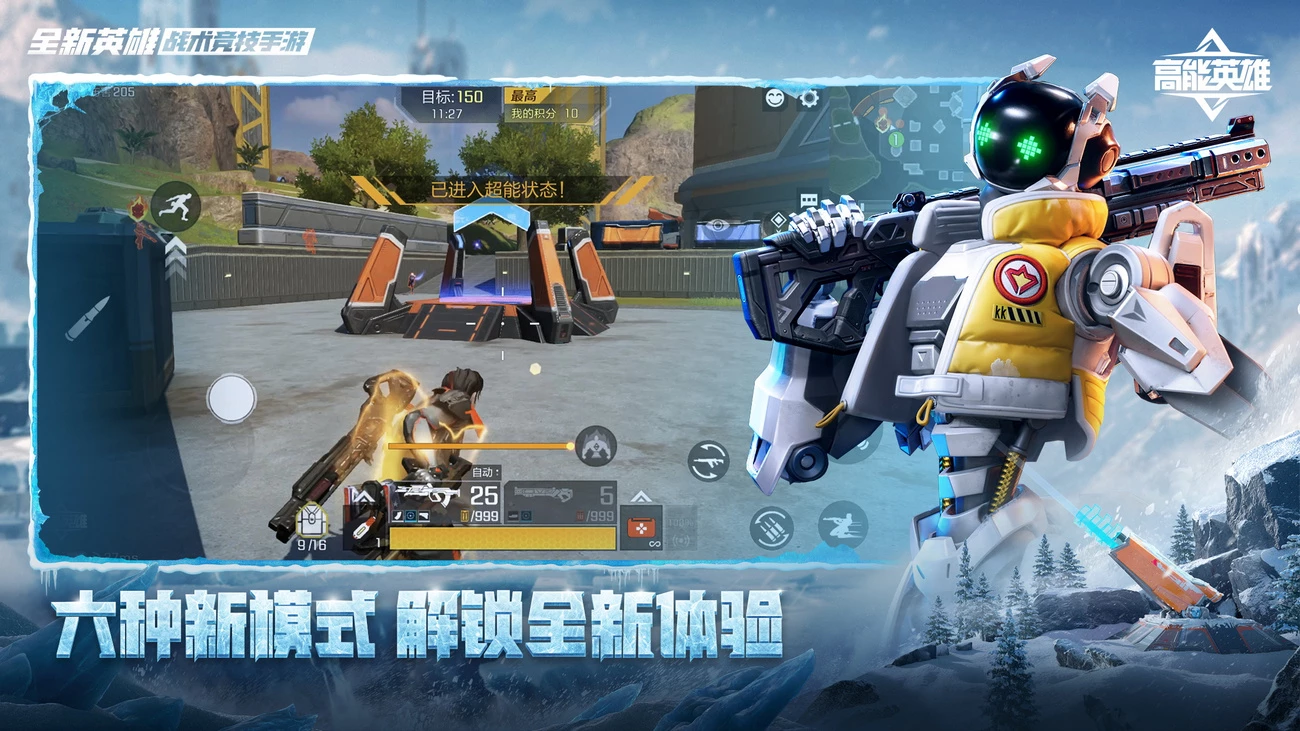Open the gear settings menu
This screenshot has width=1300, height=731.
point(808,98)
